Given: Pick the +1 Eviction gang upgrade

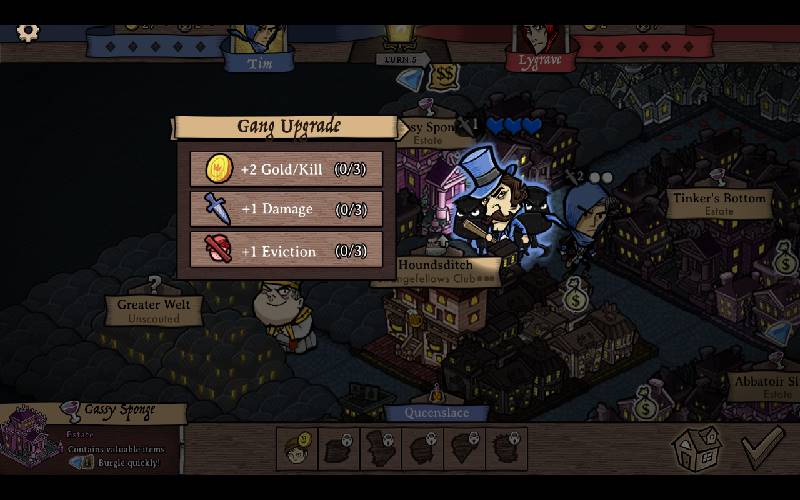Looking at the screenshot, I should pos(286,250).
